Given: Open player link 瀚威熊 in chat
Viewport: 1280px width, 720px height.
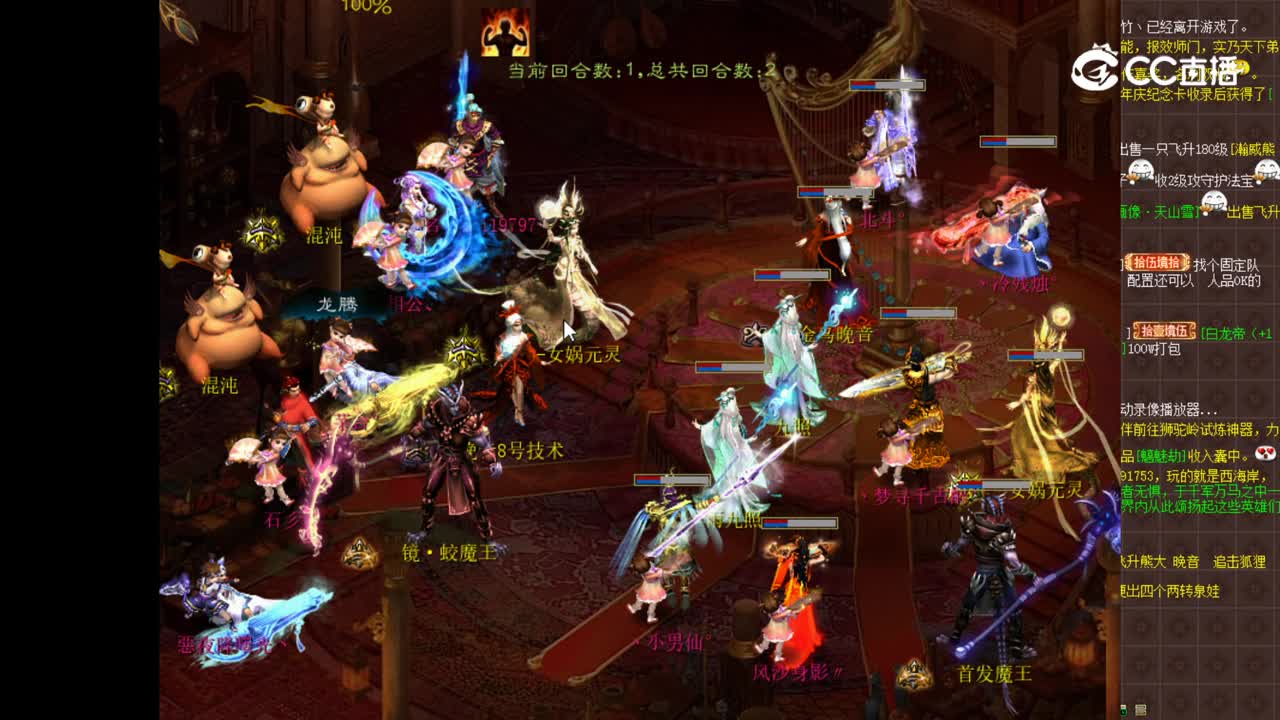Looking at the screenshot, I should coord(1253,149).
